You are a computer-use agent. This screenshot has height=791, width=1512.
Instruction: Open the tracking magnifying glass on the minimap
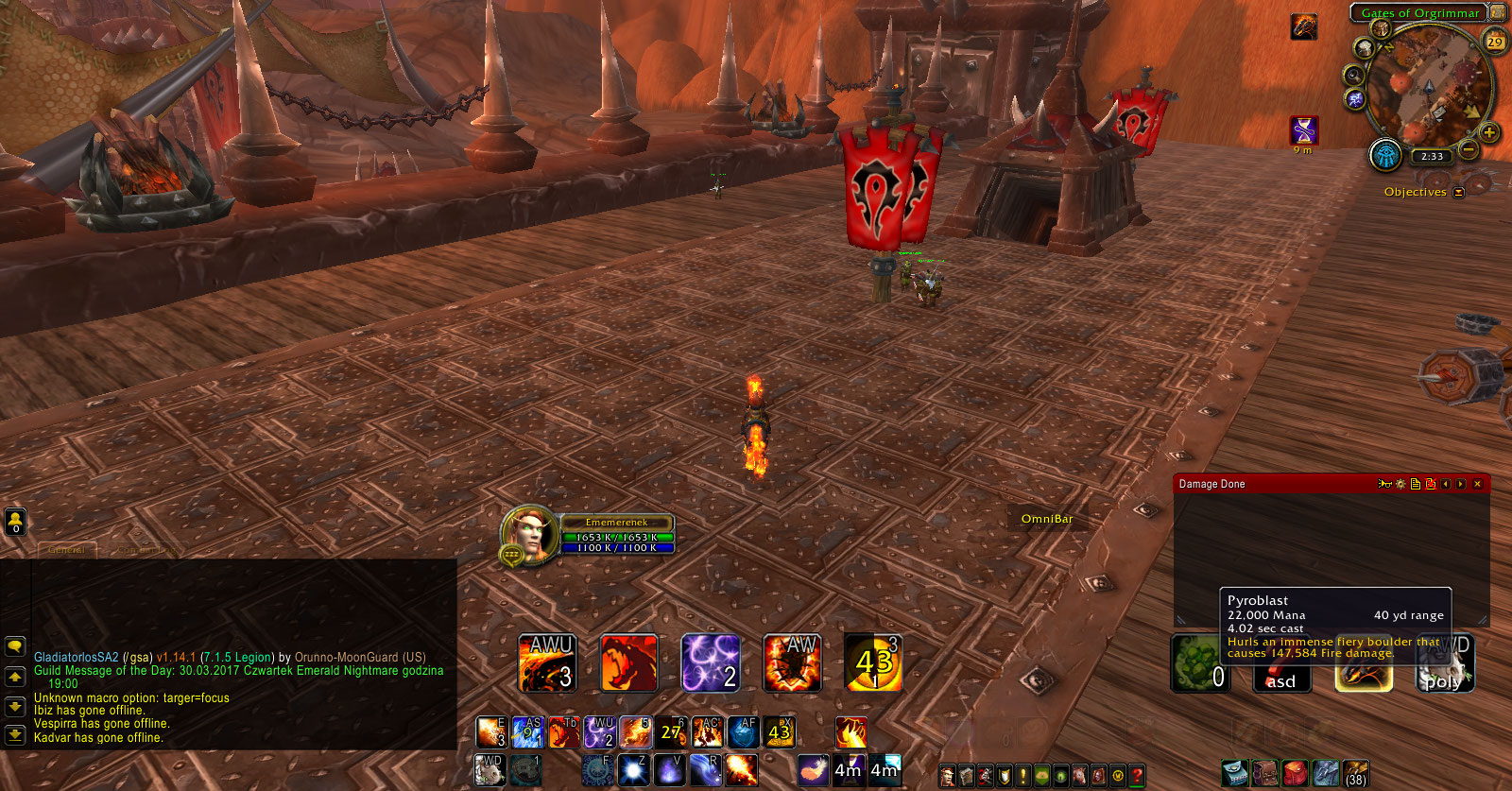point(1354,75)
